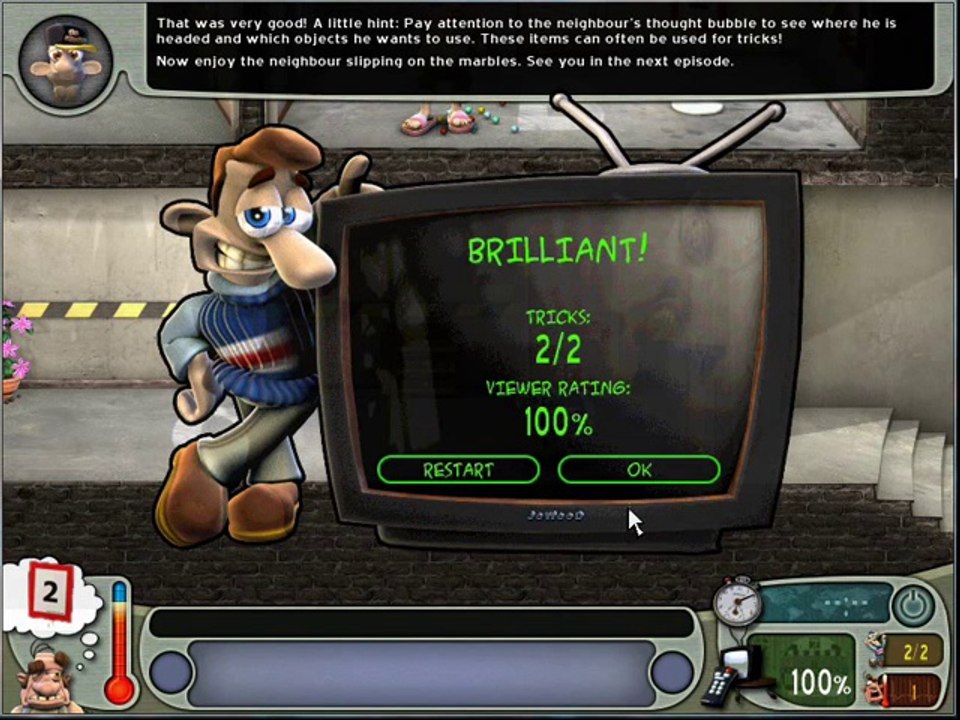Restart the episode from the TV screen
The image size is (960, 720).
[458, 469]
